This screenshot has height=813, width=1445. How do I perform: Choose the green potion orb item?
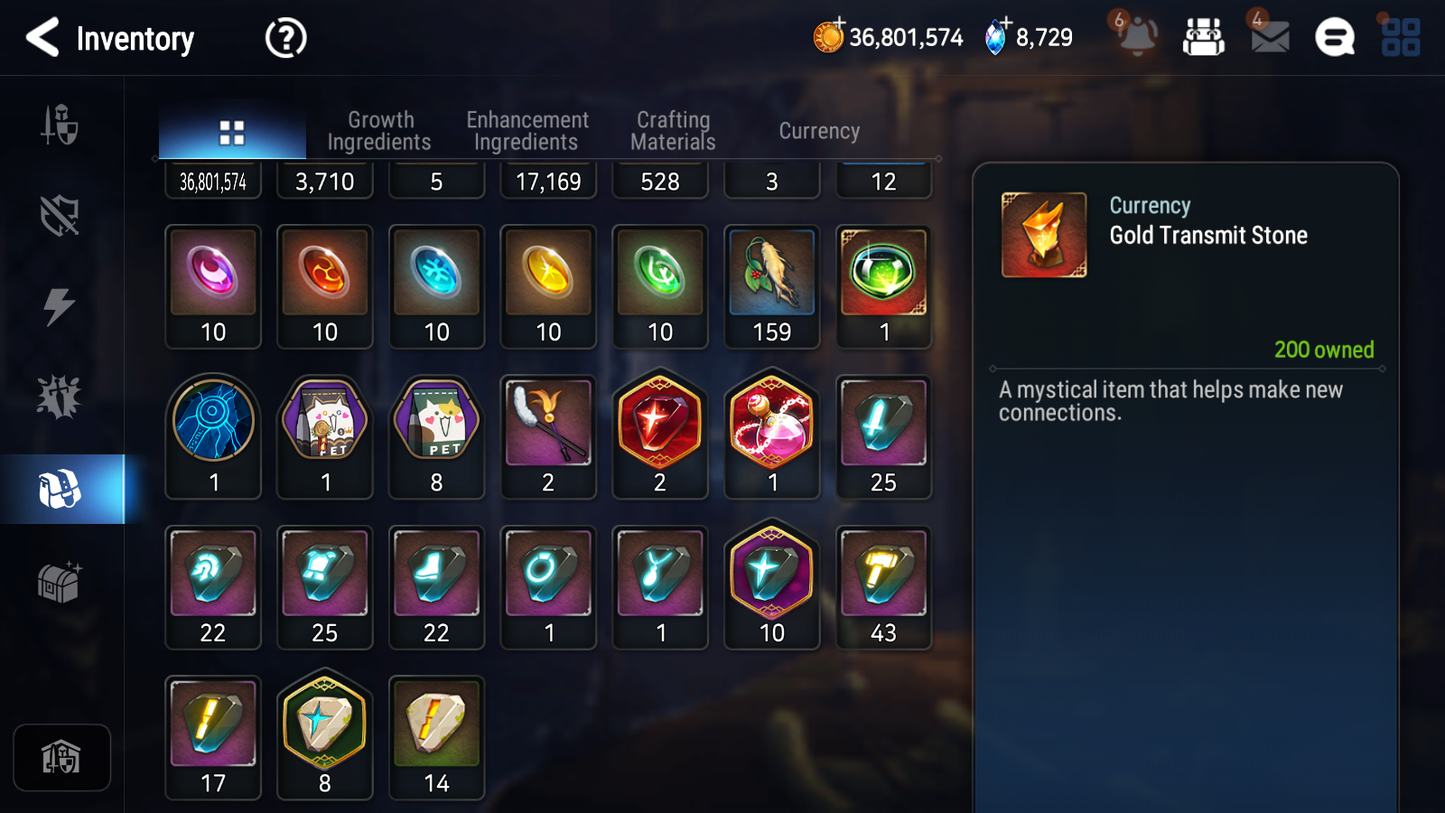pyautogui.click(x=883, y=286)
